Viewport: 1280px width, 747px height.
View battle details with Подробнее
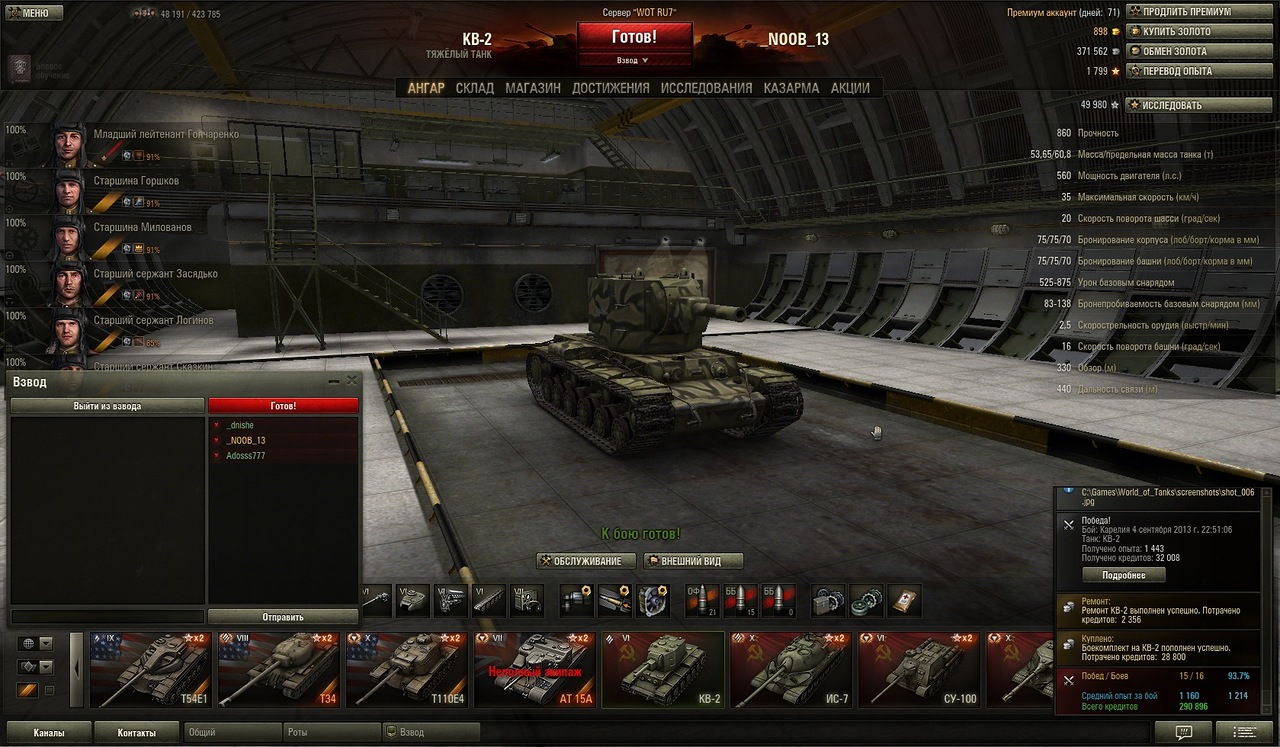1123,575
